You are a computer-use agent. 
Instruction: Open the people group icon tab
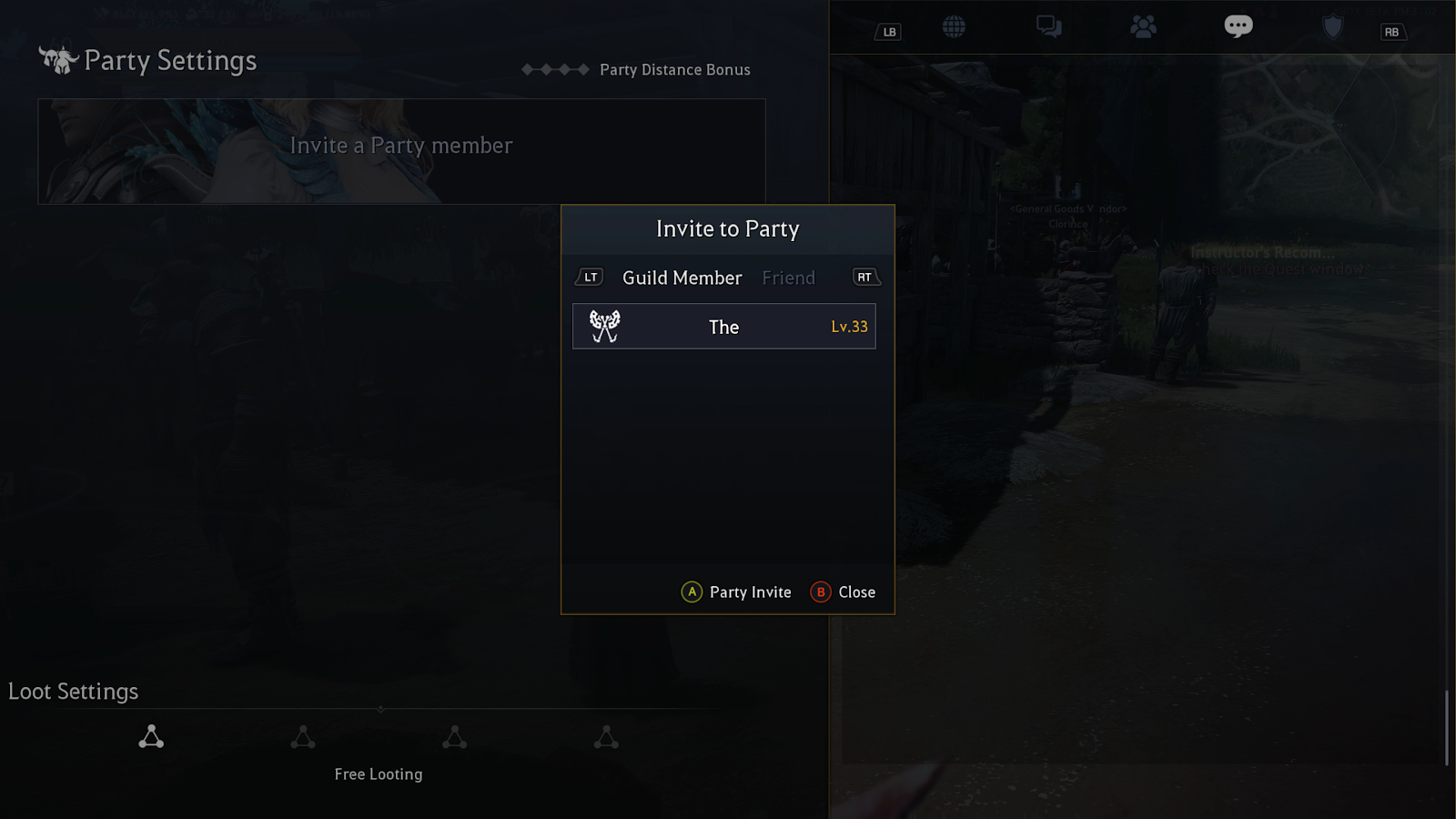(x=1143, y=27)
